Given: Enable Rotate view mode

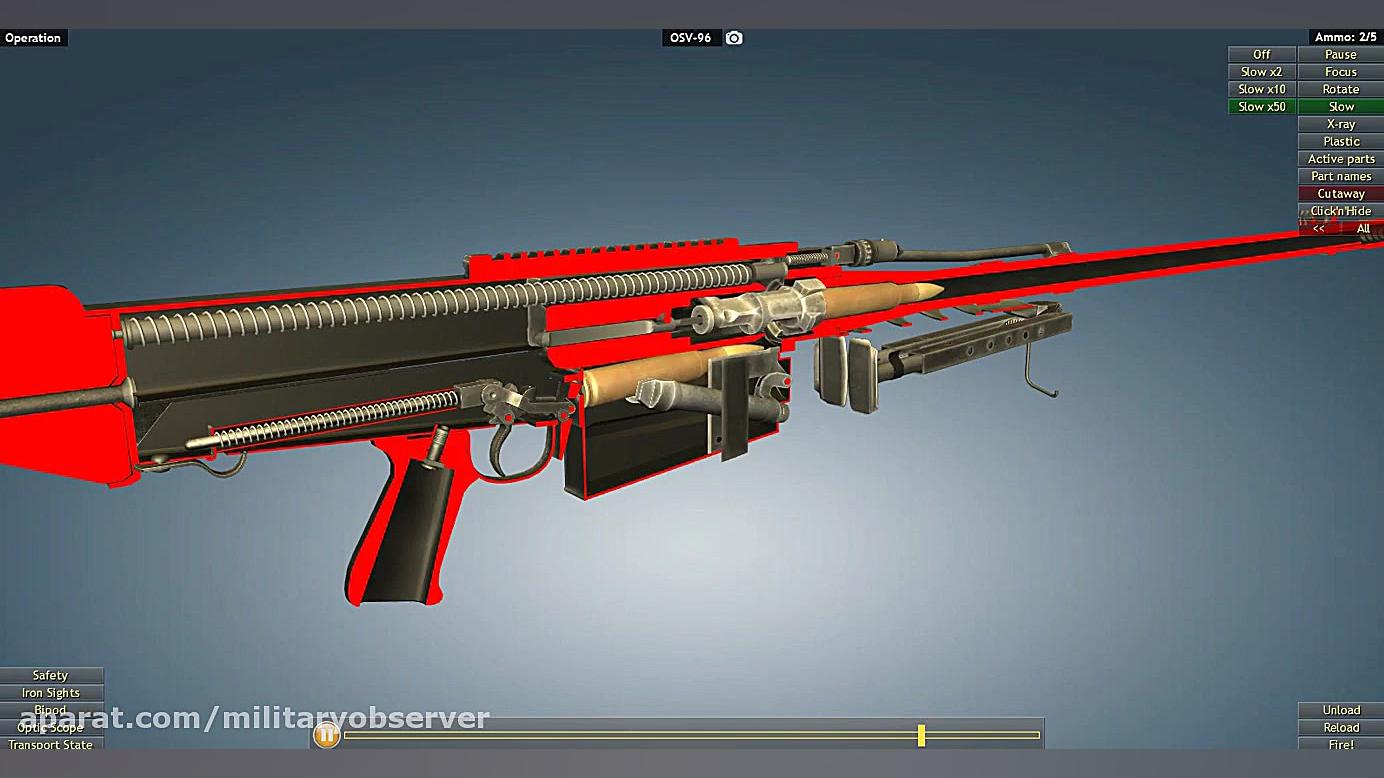Looking at the screenshot, I should pyautogui.click(x=1340, y=89).
